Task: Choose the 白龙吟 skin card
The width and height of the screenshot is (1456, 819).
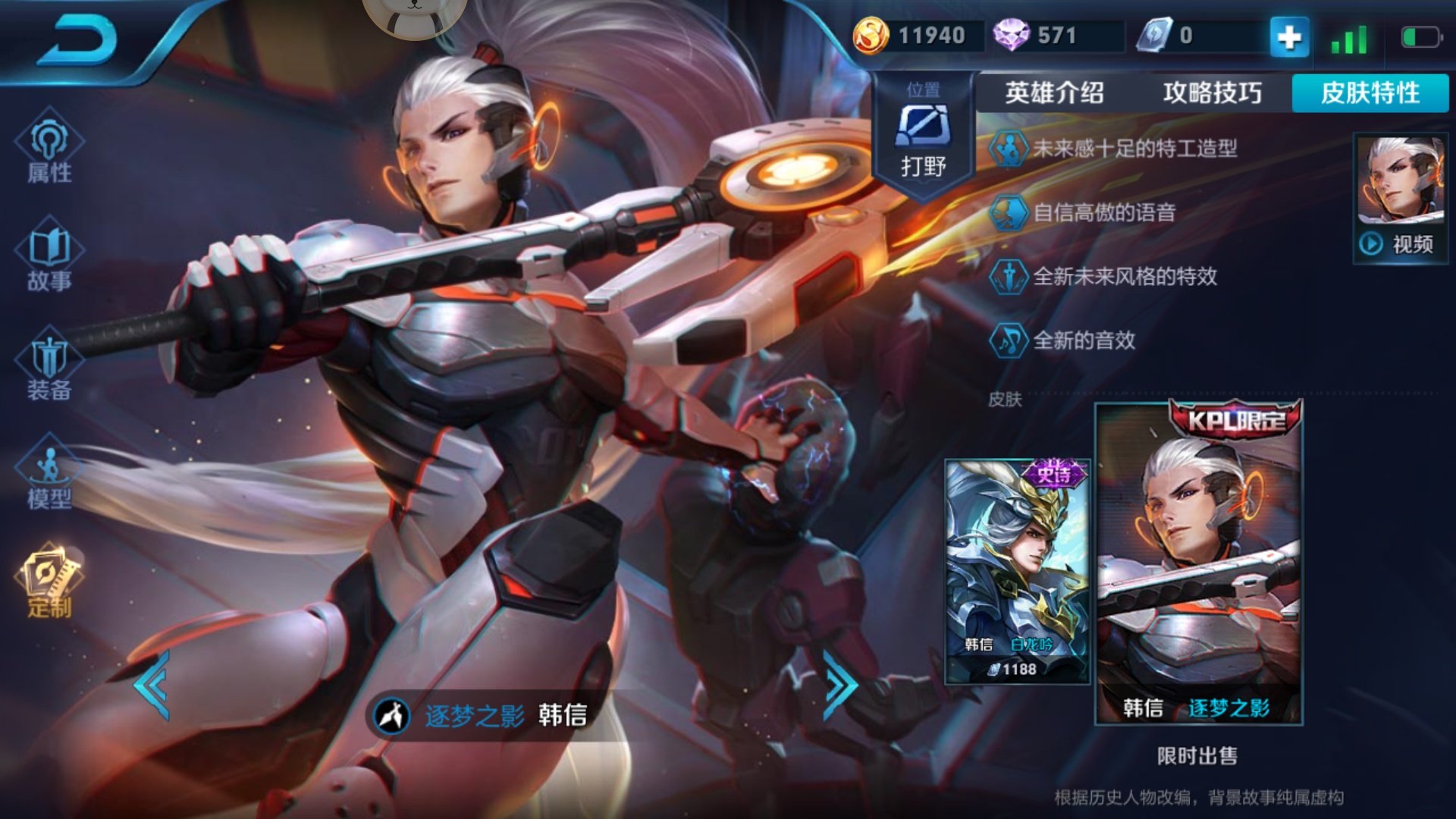Action: (1017, 571)
